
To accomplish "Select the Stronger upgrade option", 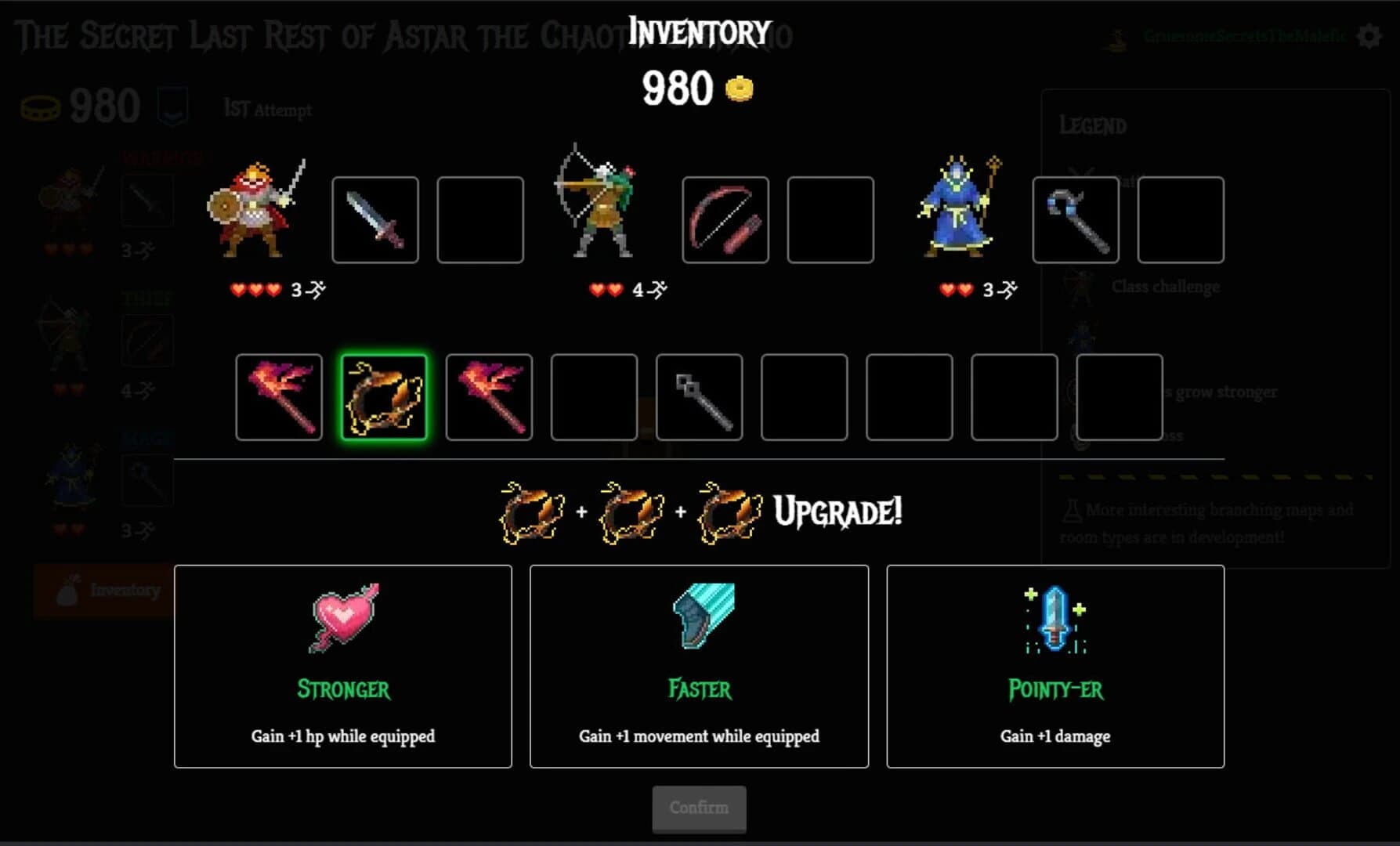I will 342,666.
